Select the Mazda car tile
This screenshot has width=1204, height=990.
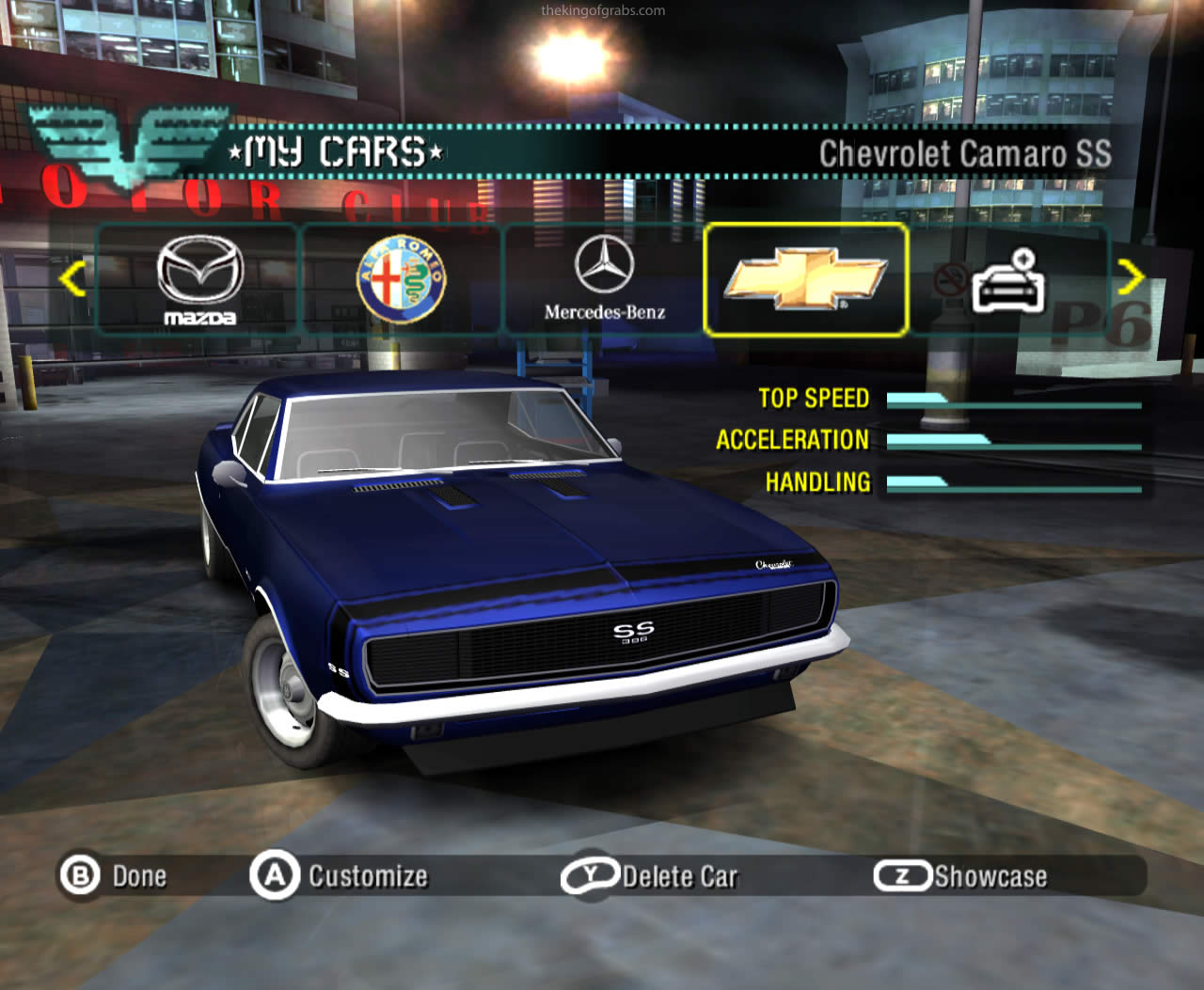coord(199,279)
